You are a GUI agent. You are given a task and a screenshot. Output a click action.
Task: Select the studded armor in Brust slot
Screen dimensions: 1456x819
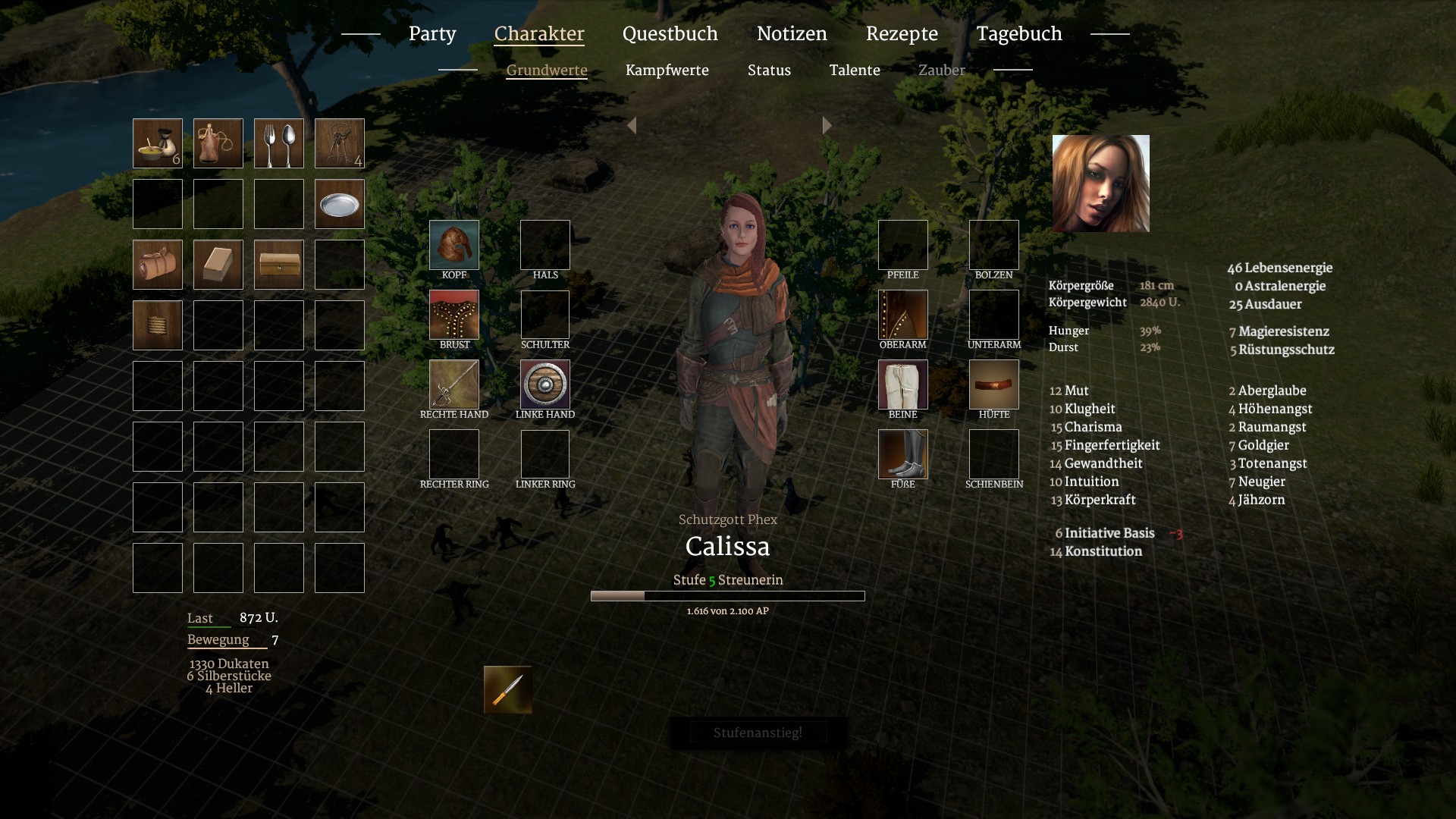click(454, 315)
